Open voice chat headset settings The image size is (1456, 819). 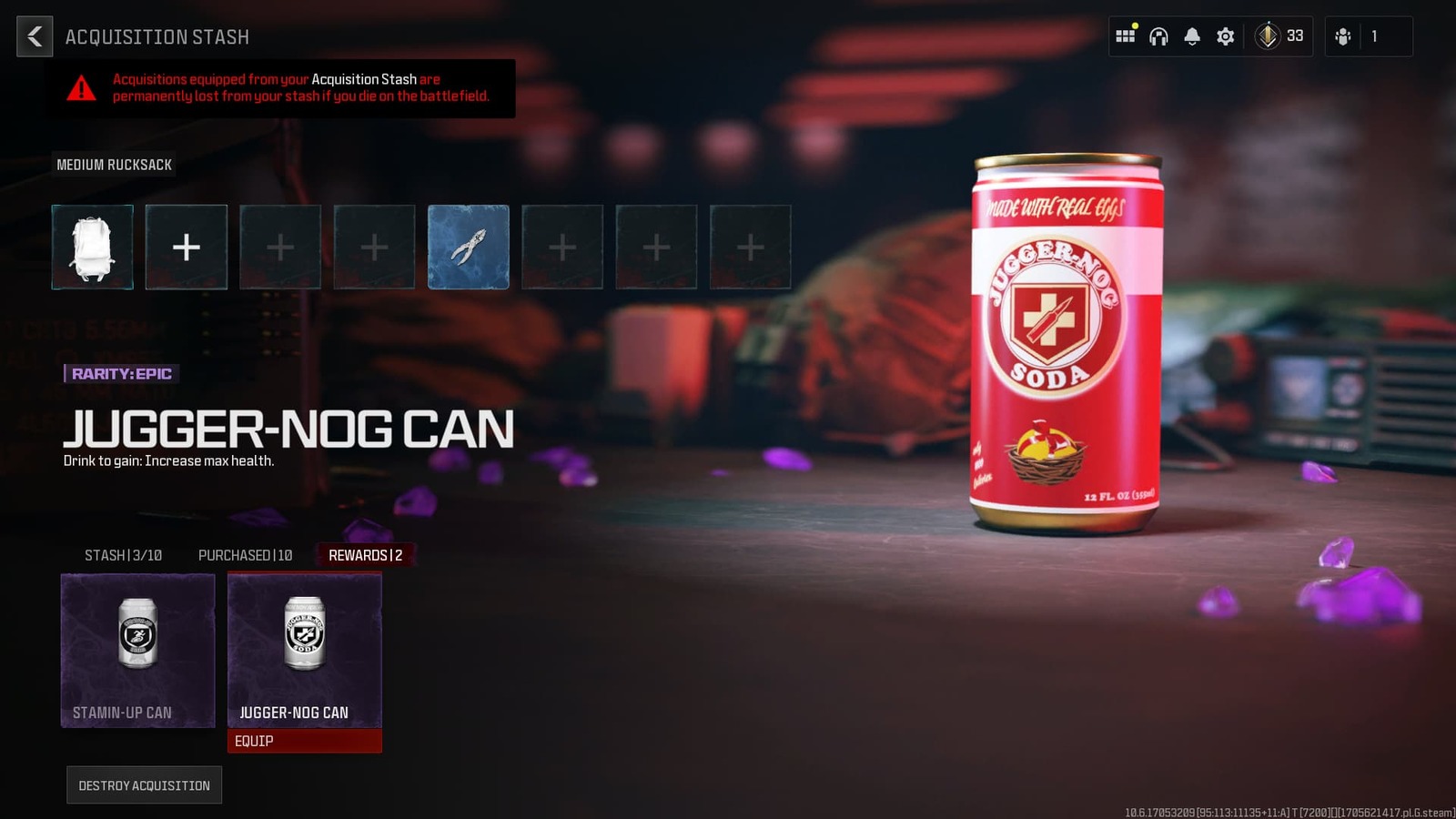pyautogui.click(x=1158, y=36)
